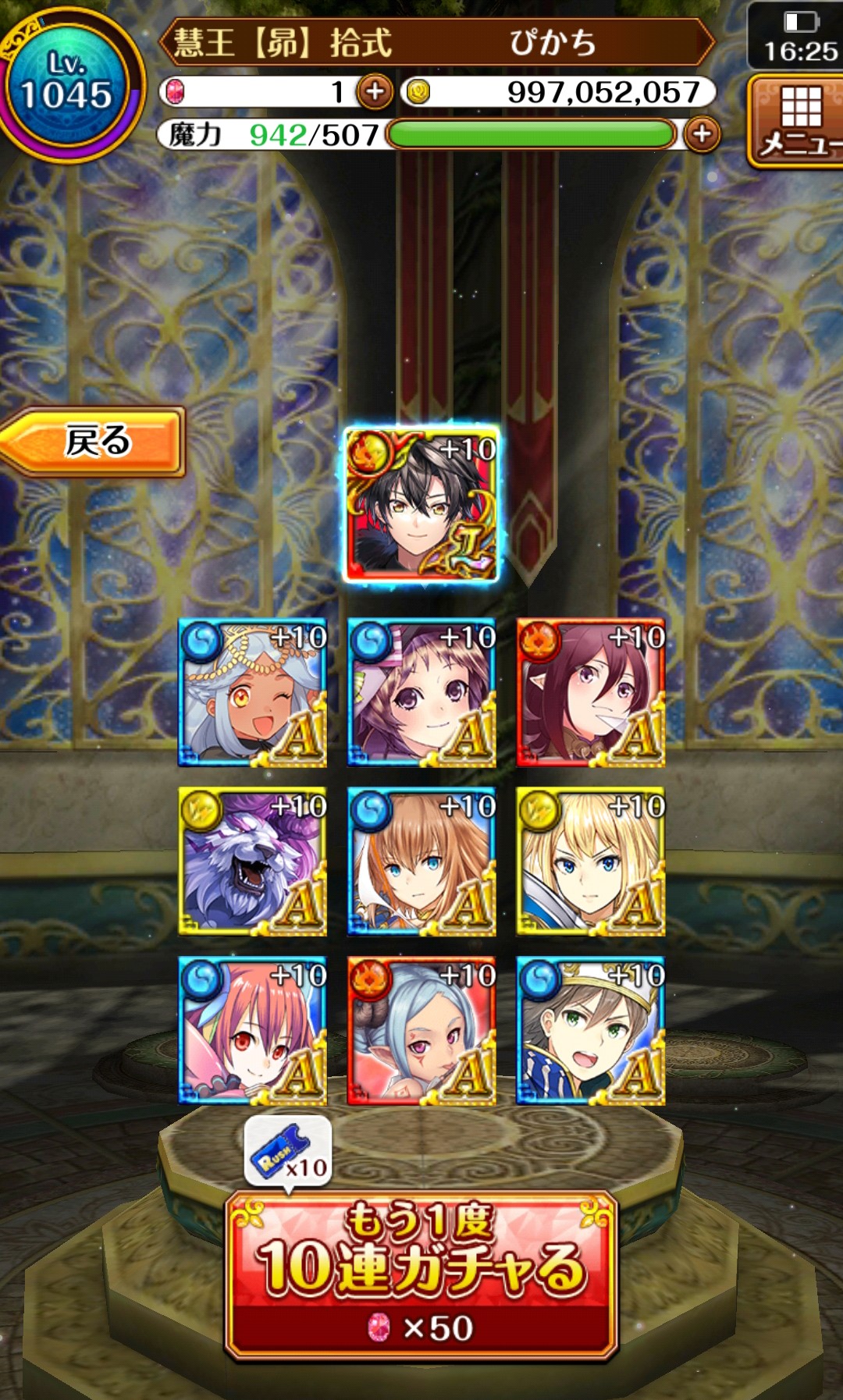Add more crystals with the plus button

click(375, 92)
